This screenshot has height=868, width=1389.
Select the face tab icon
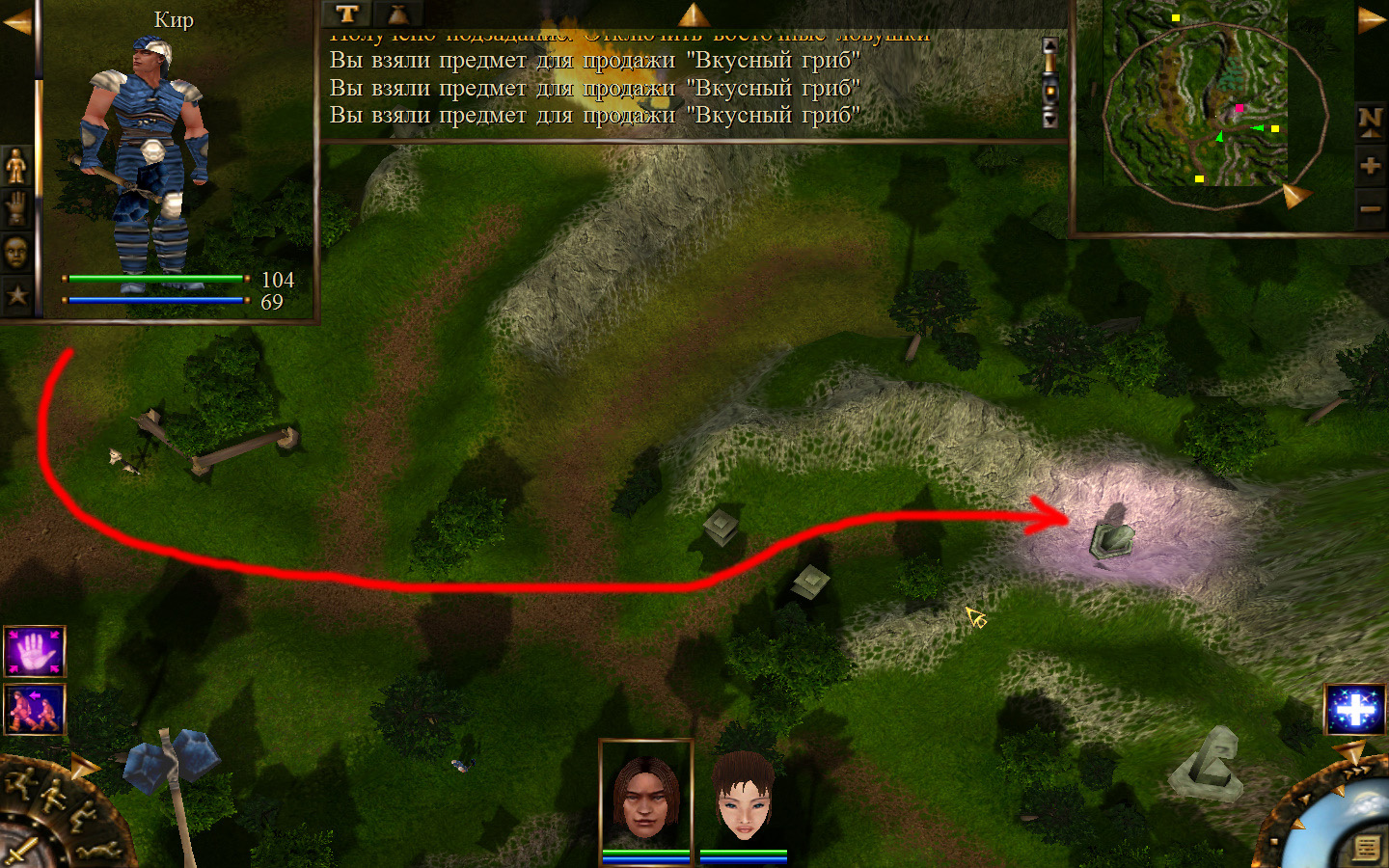point(16,252)
